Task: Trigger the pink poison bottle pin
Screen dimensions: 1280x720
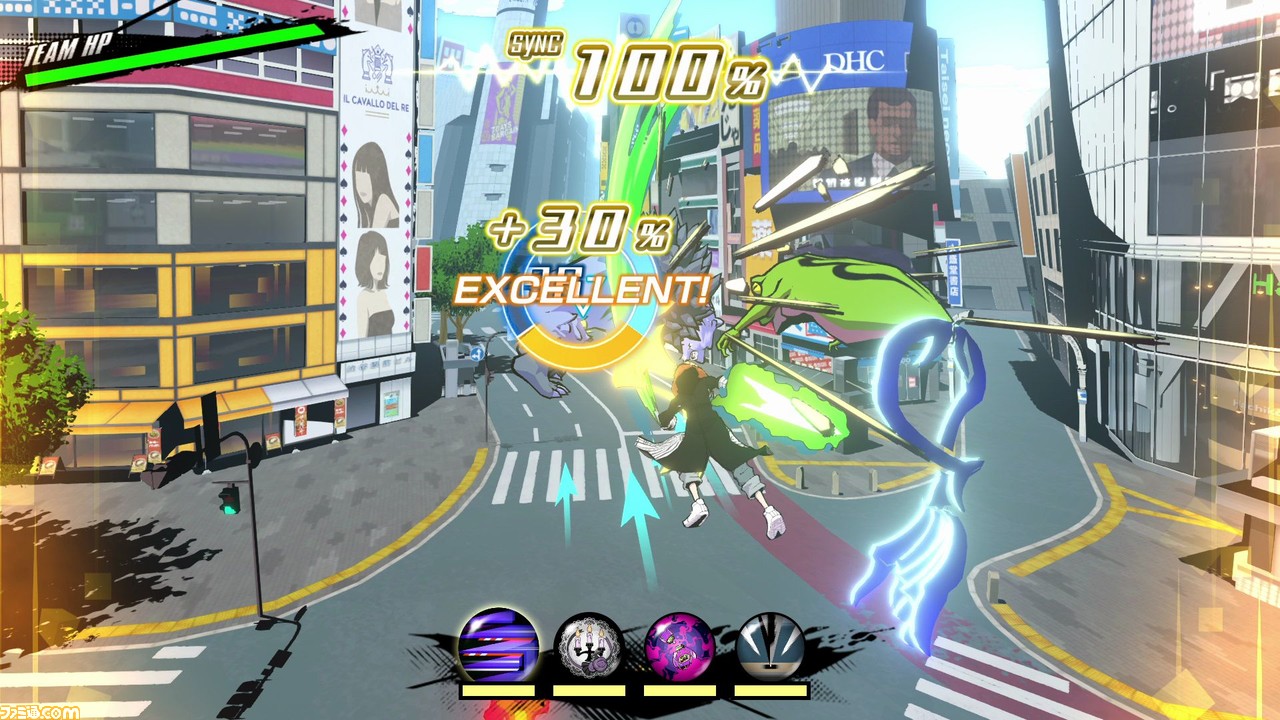Action: (680, 646)
